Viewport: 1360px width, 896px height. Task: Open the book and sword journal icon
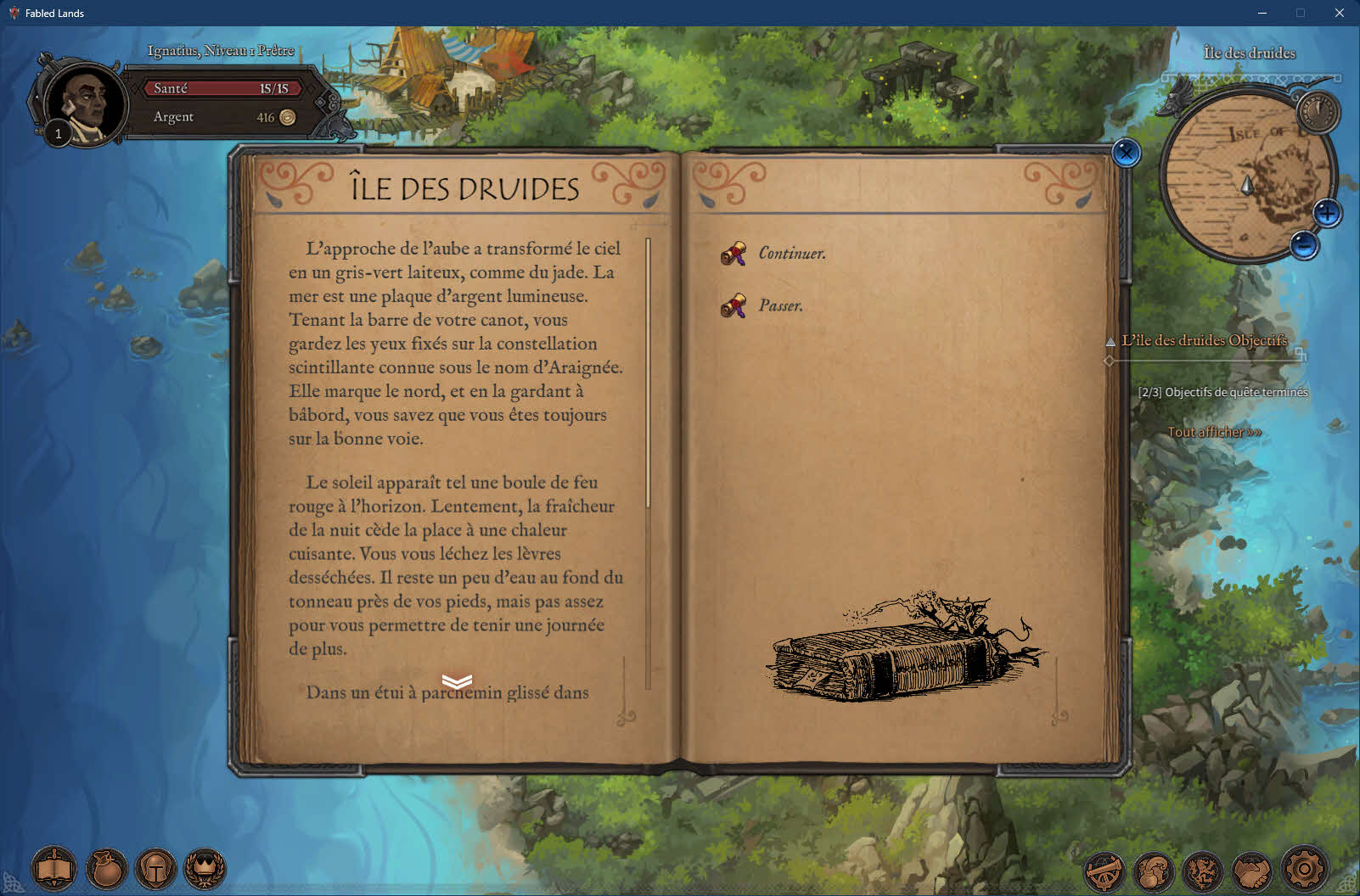tap(54, 869)
